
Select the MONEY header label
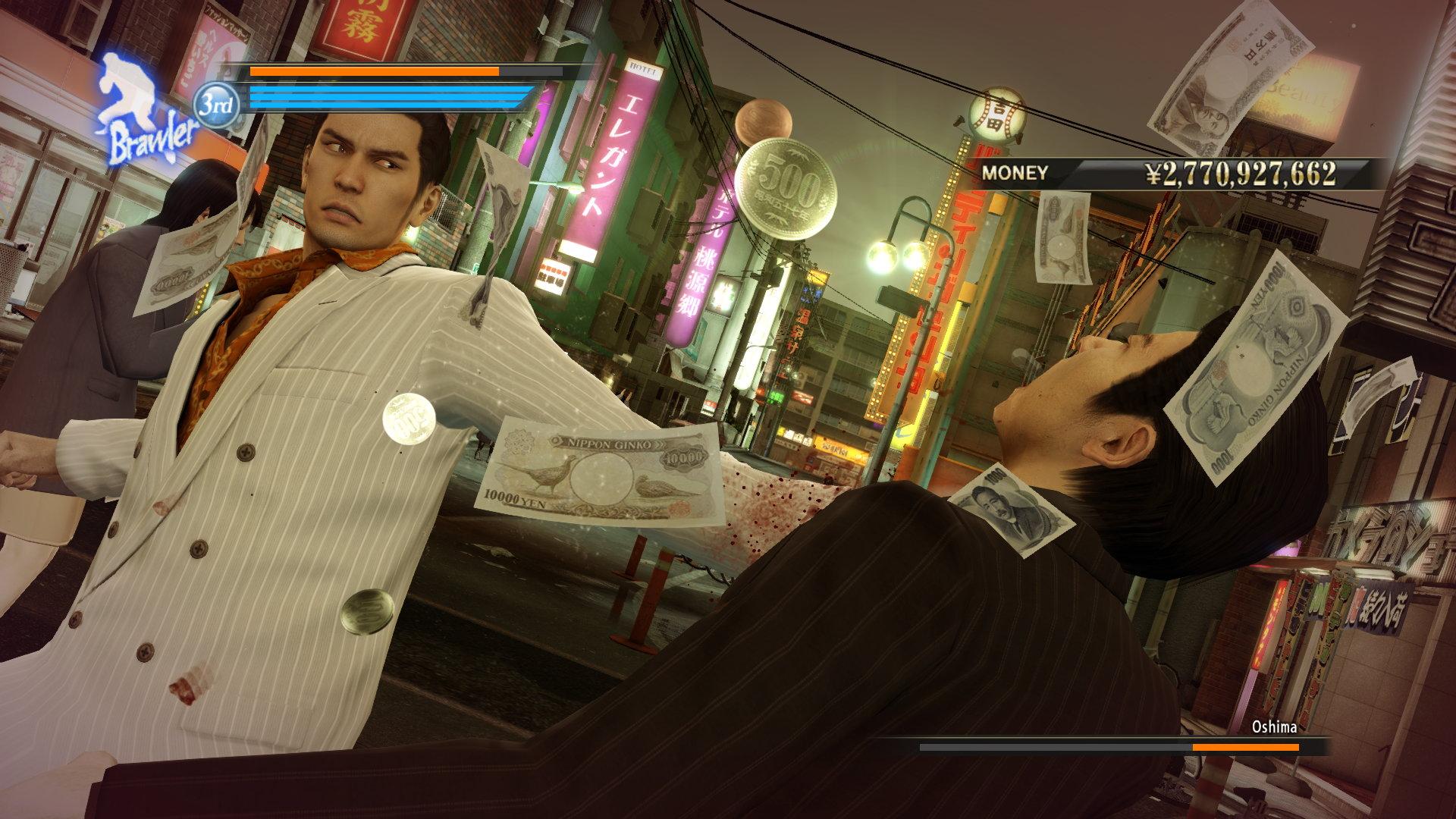(1016, 173)
